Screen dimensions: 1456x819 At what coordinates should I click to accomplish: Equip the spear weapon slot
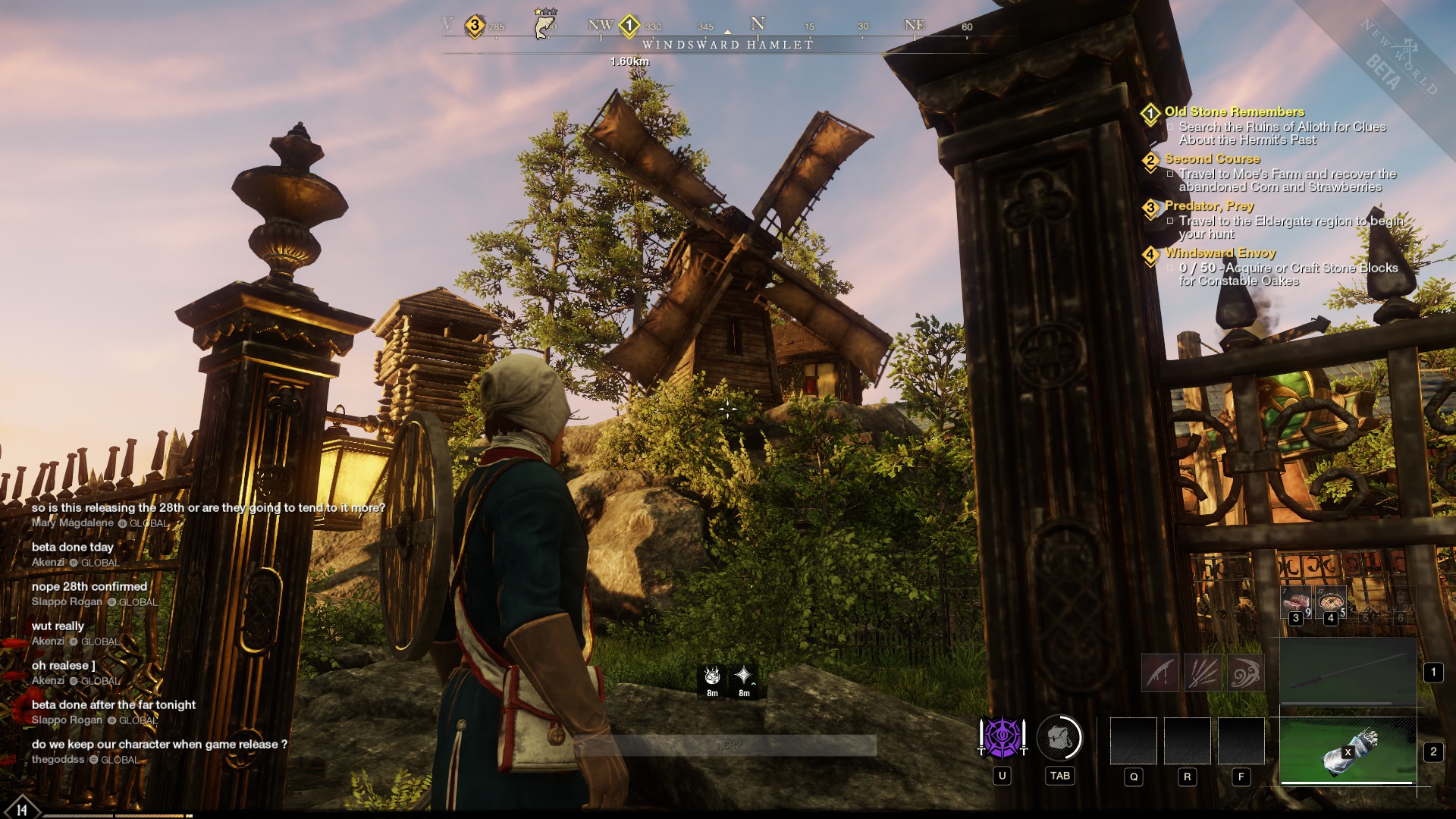1348,672
